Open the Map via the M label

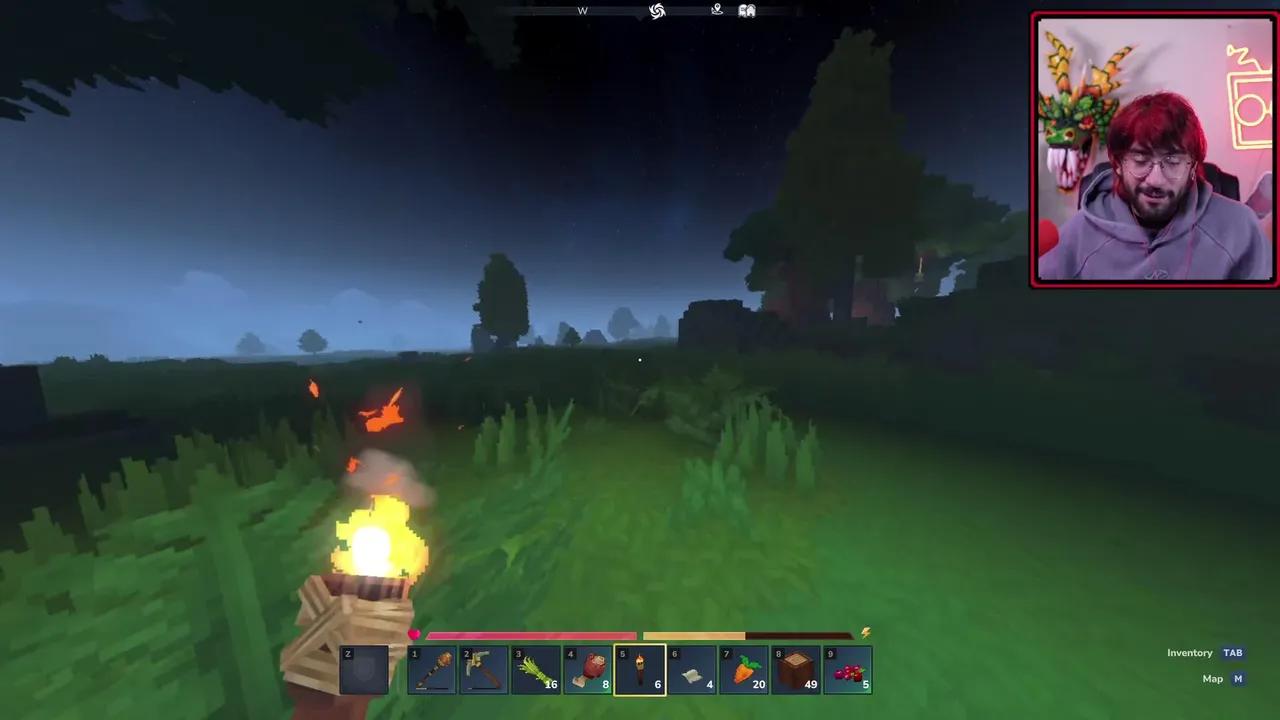click(1237, 678)
